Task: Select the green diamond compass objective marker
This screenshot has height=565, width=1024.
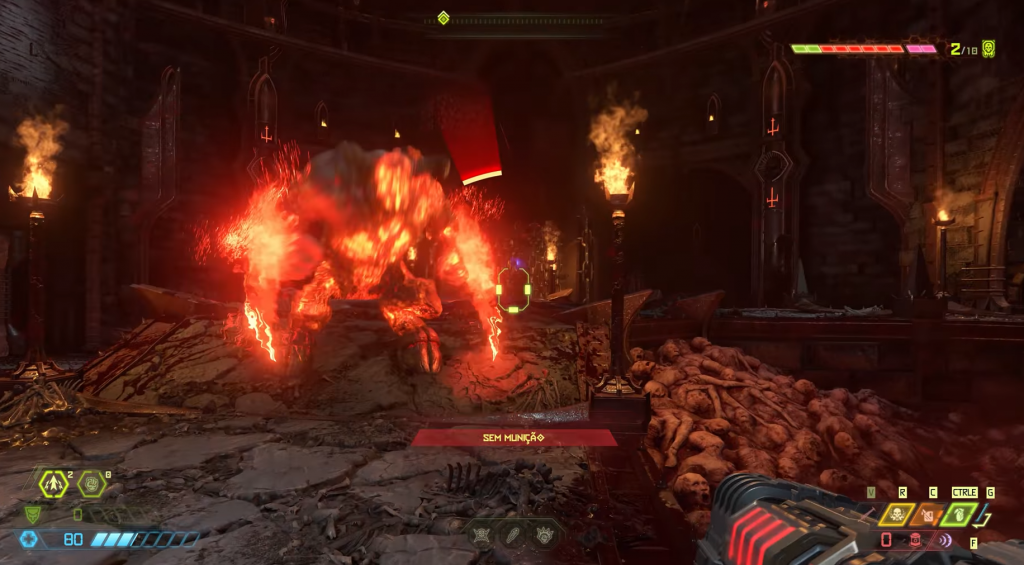Action: (443, 17)
